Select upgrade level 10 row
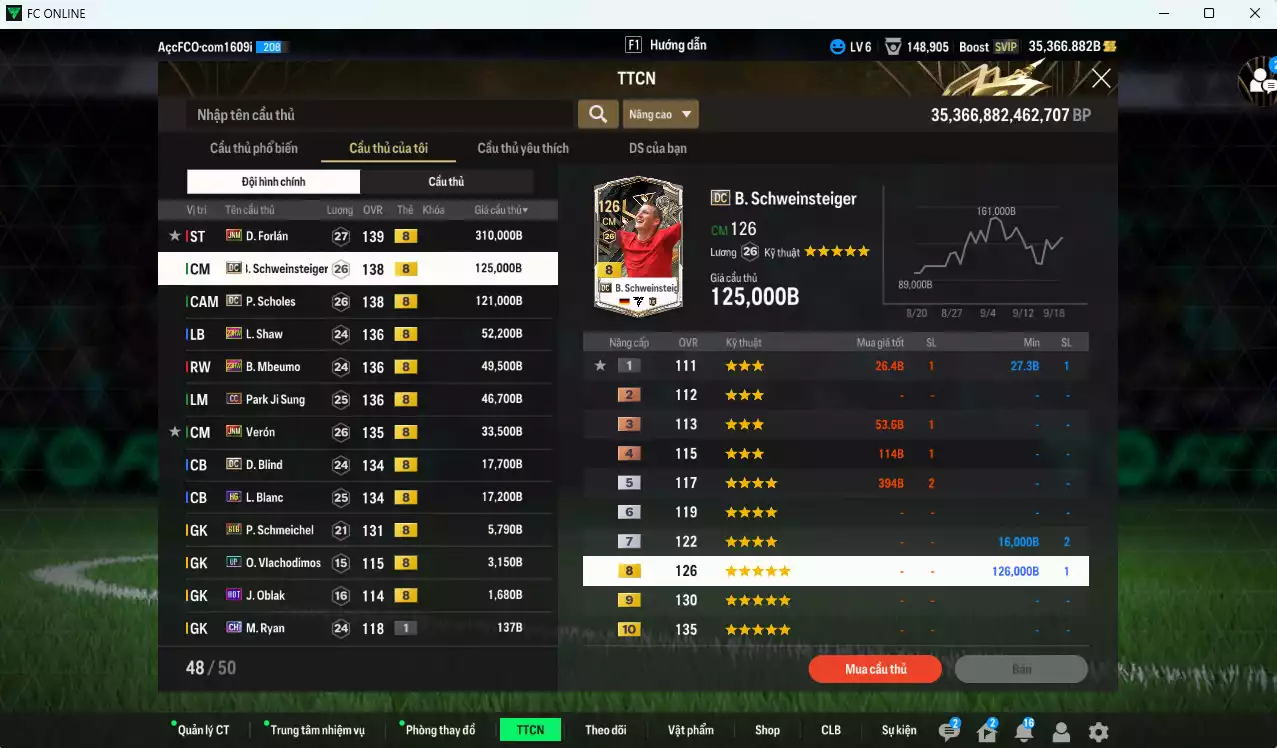Screen dimensions: 1277x748 coord(835,630)
